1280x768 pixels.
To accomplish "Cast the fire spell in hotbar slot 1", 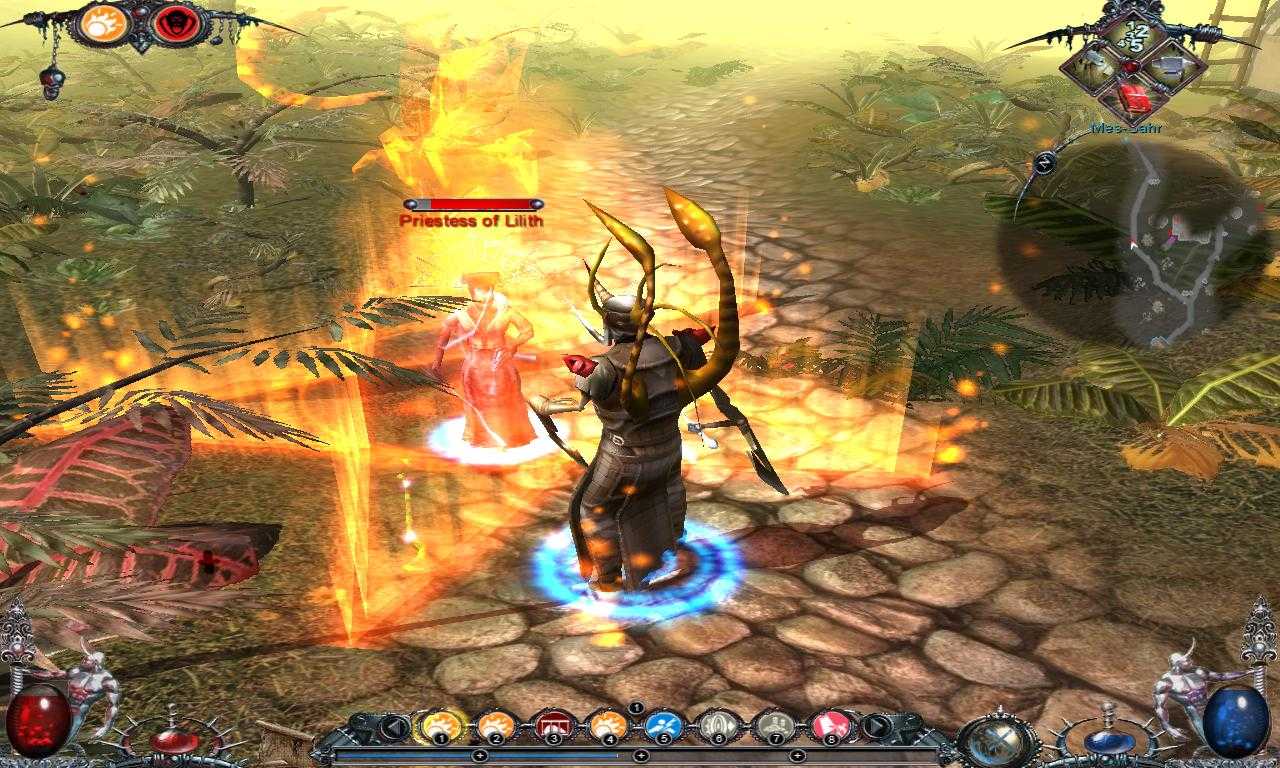I will pyautogui.click(x=443, y=725).
